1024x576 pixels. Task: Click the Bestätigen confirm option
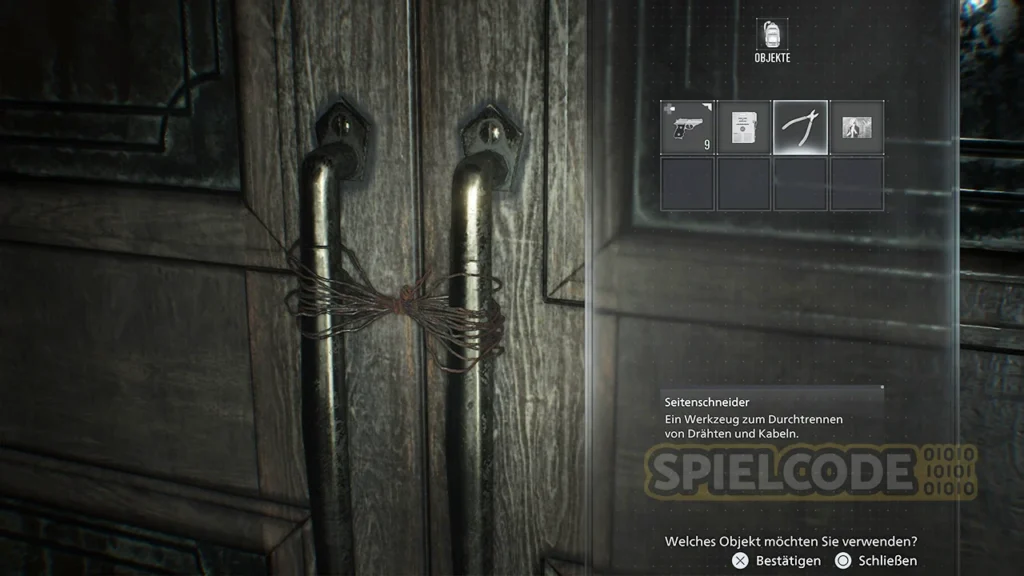[x=774, y=561]
